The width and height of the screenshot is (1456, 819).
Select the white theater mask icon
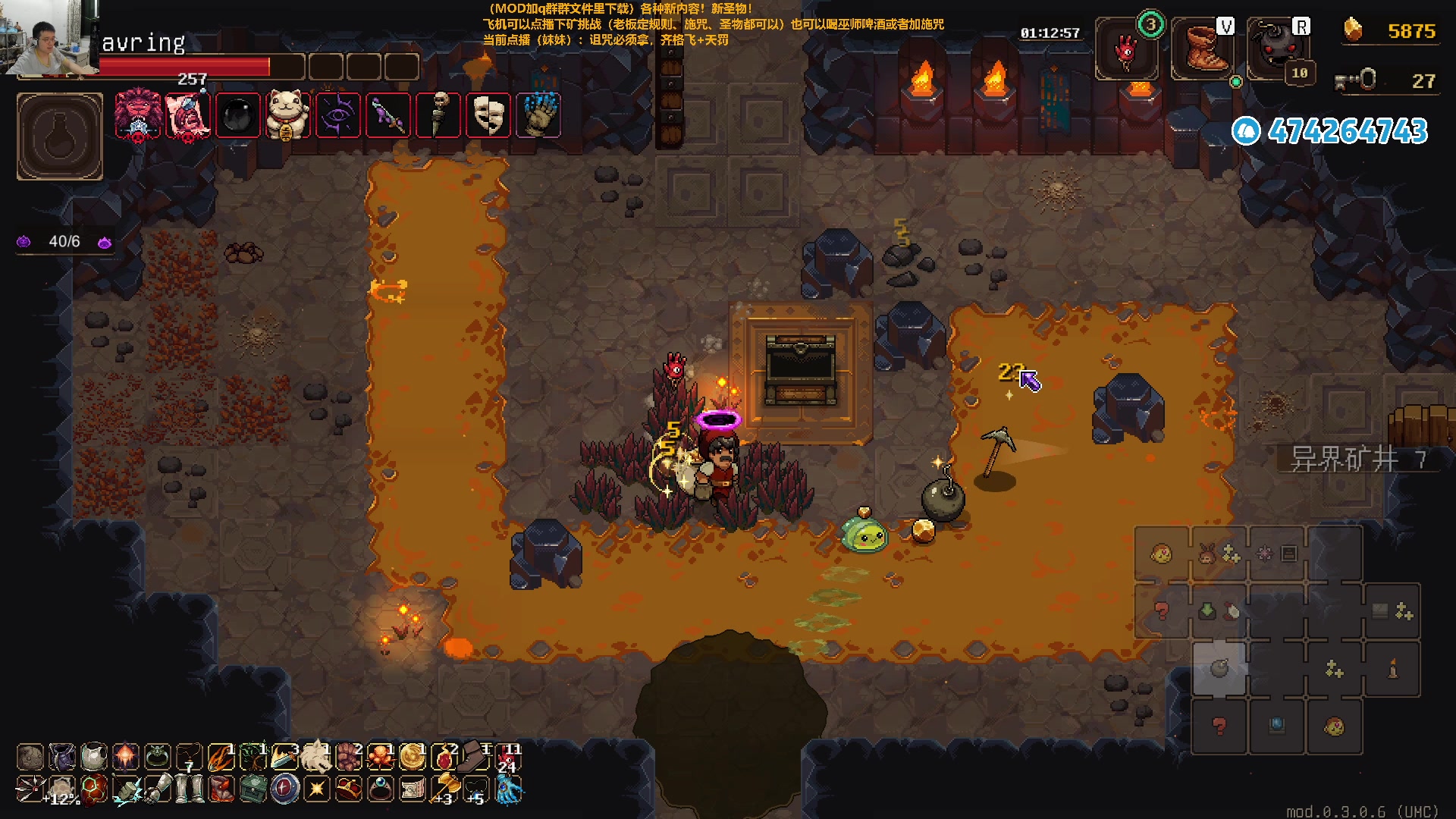488,115
